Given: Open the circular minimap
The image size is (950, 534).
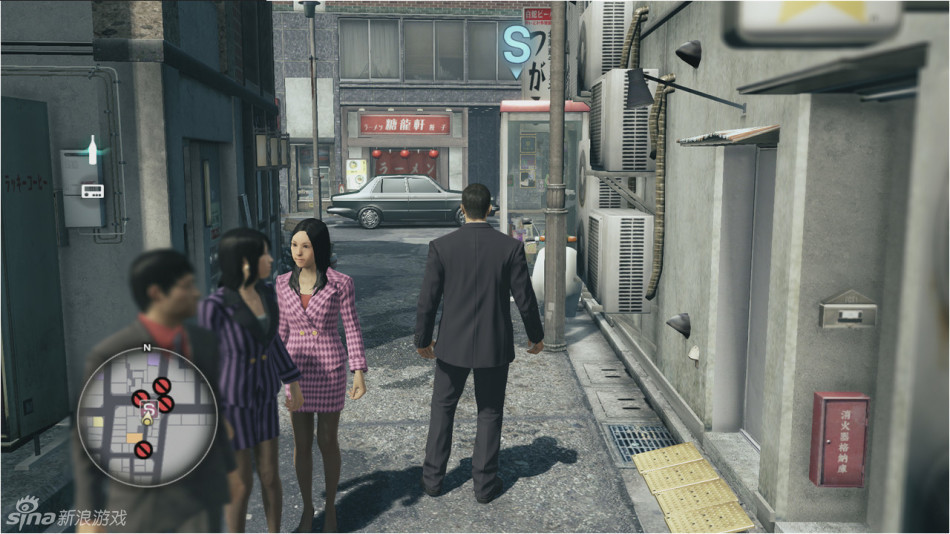Looking at the screenshot, I should (x=147, y=416).
